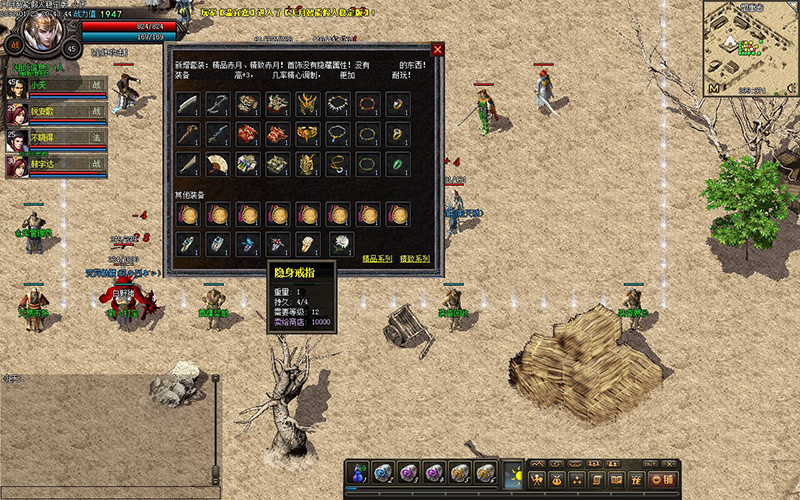Select the fang-tooth necklace slot
800x500 pixels.
(x=337, y=104)
